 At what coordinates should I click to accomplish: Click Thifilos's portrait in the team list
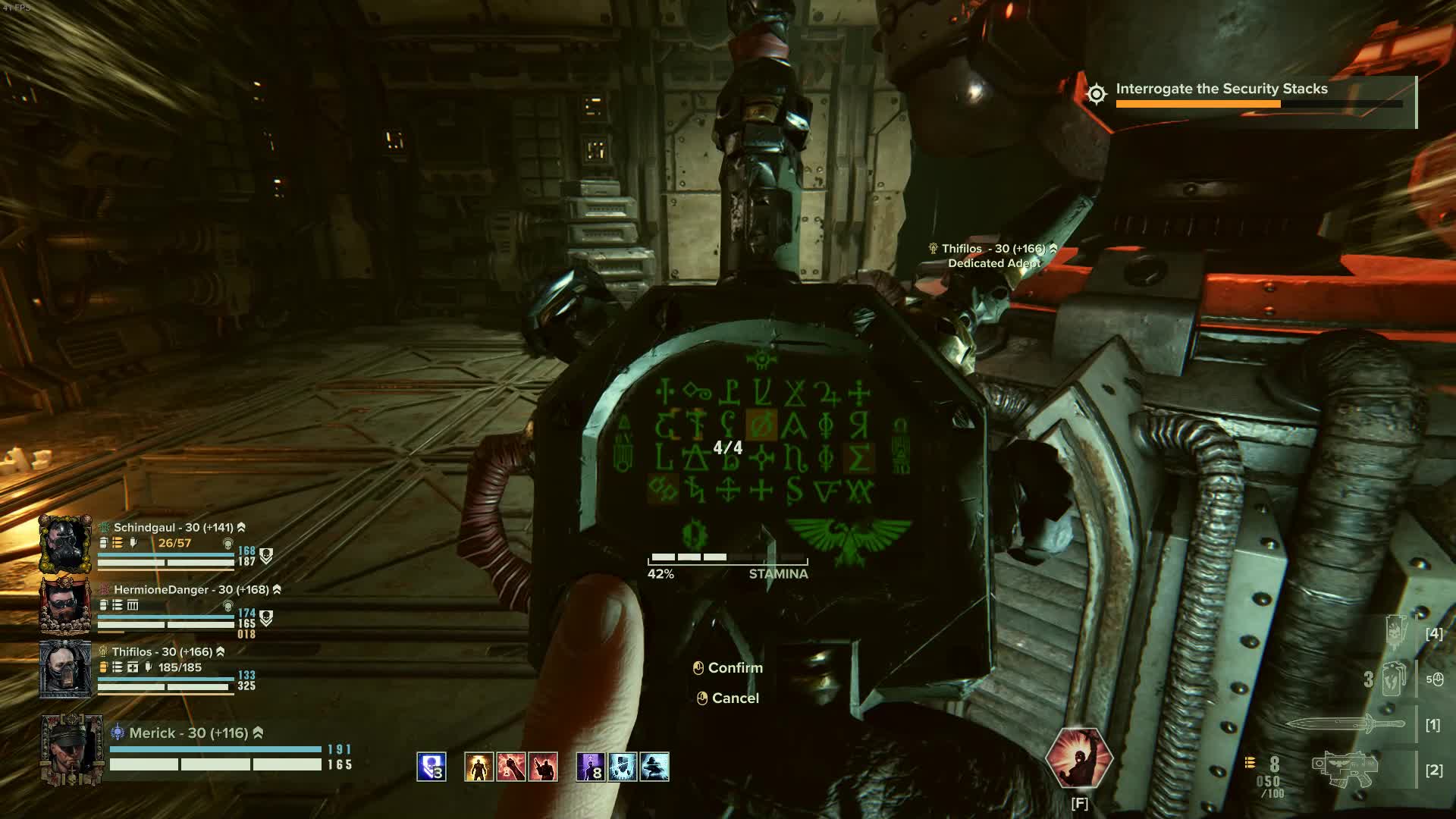pos(66,668)
